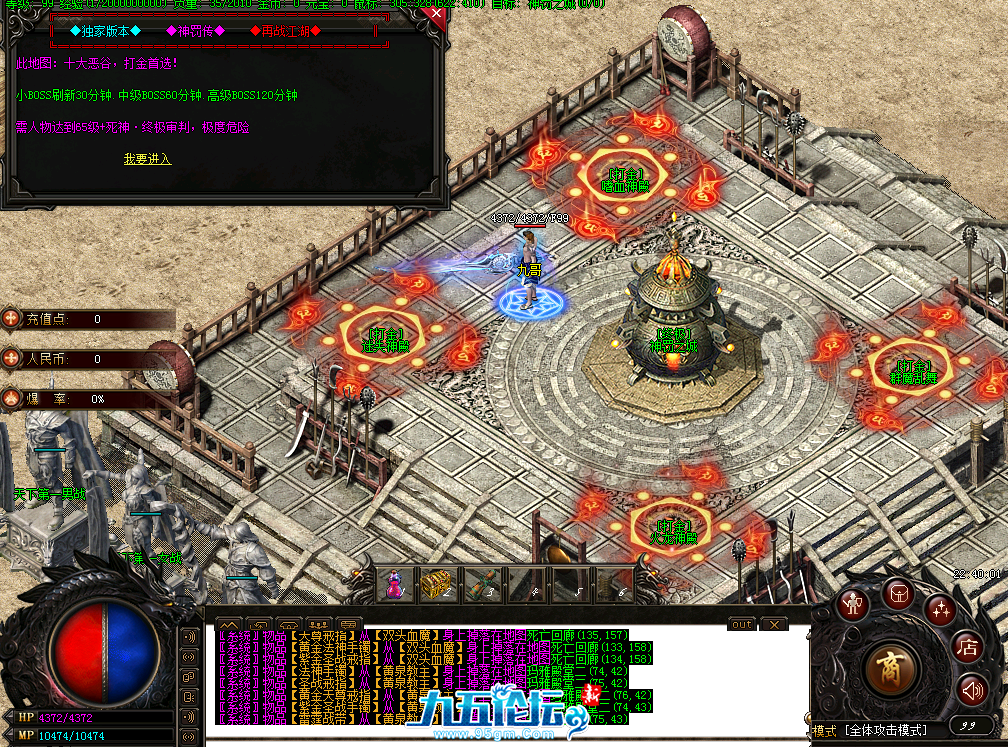Close the chat log with X
Screen dimensions: 1008x747
point(773,624)
